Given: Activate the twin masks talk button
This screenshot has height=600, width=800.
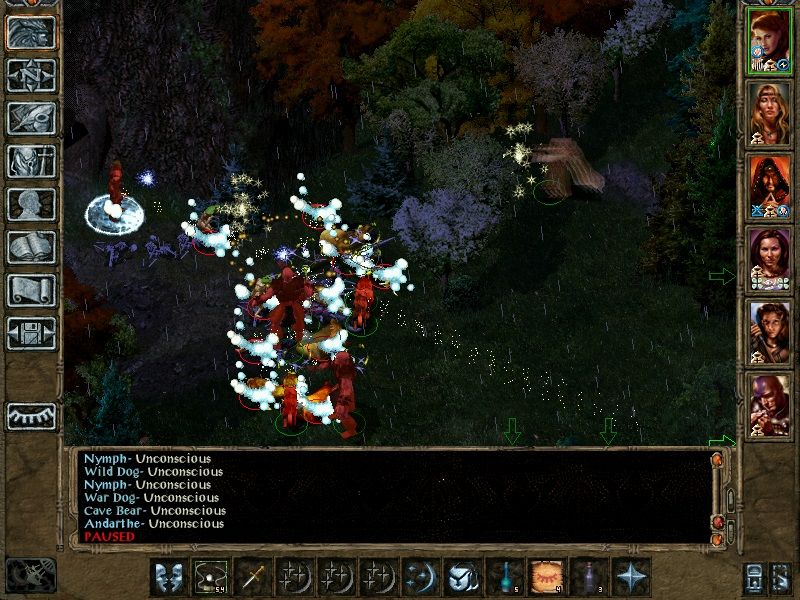Looking at the screenshot, I should 167,577.
